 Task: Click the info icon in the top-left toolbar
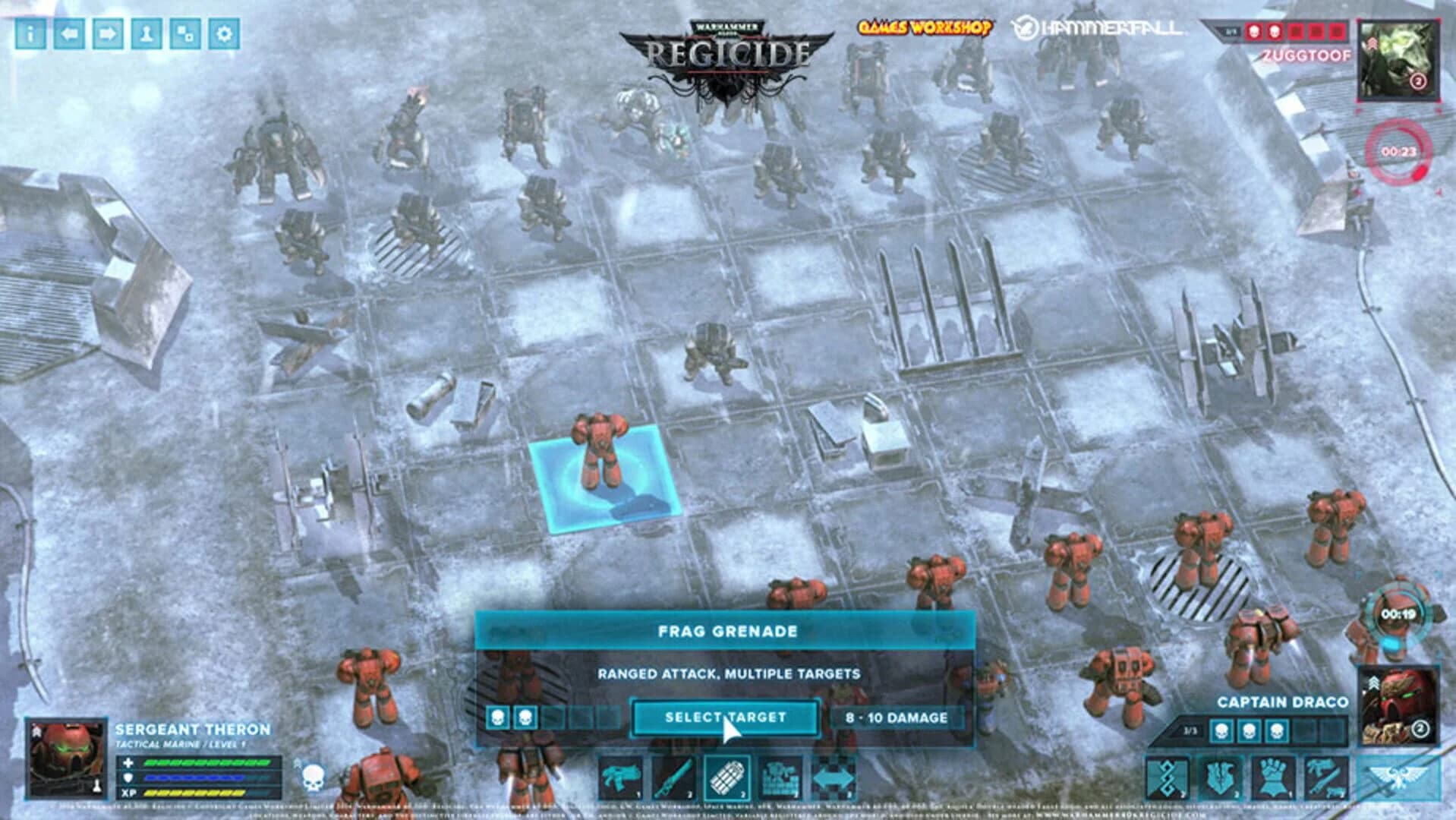tap(30, 33)
